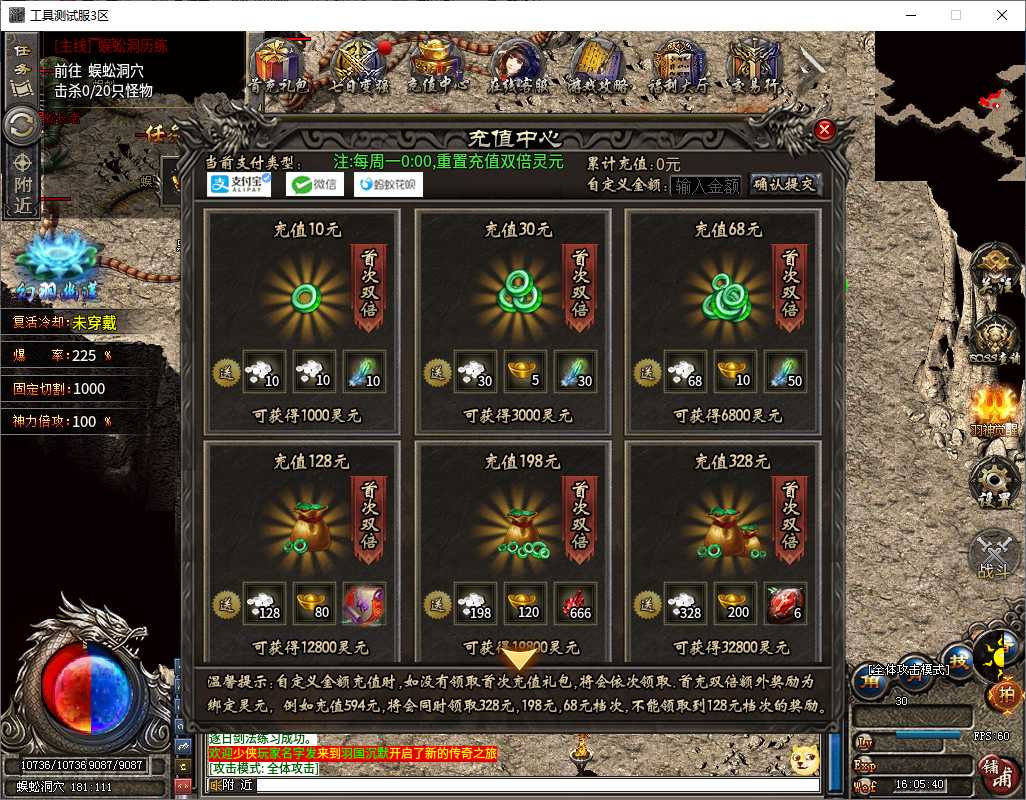Open the BOSS查询 lookup icon
This screenshot has height=800, width=1026.
tap(995, 340)
